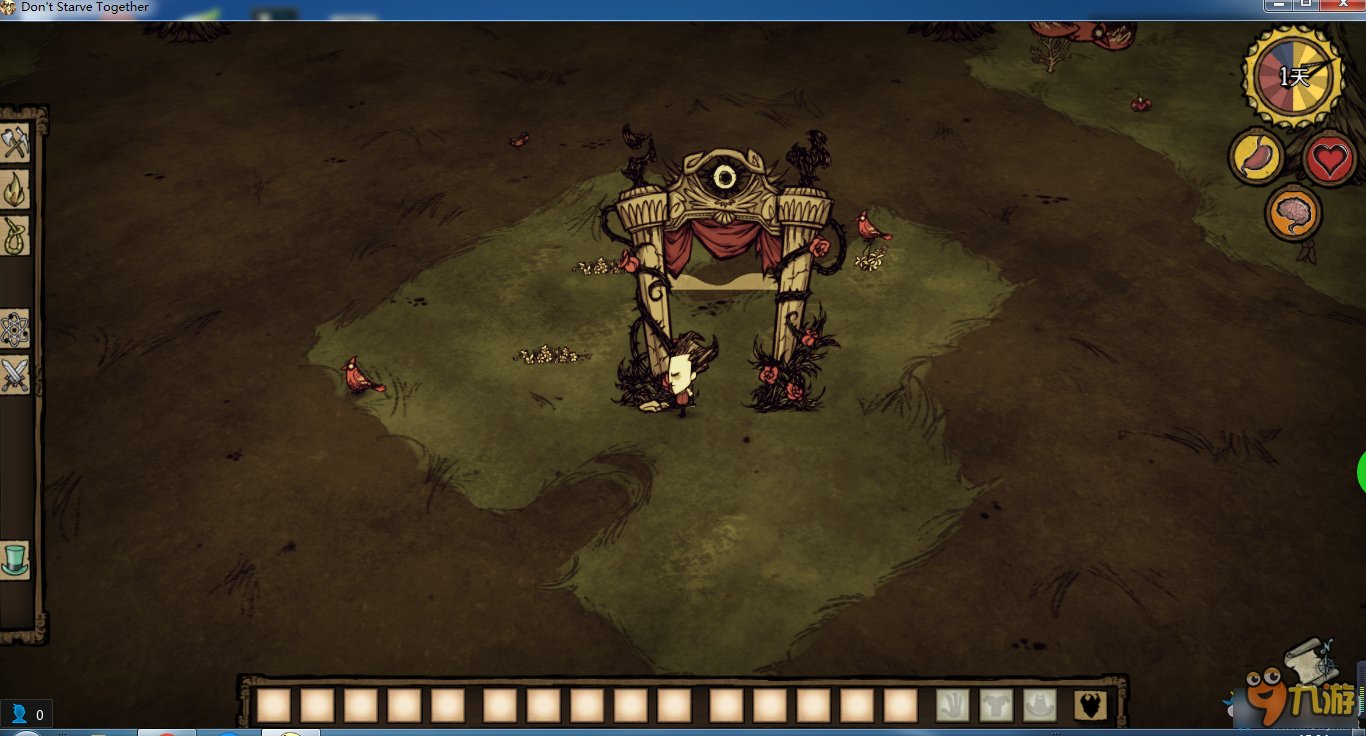Open the Science crafting tab with atom icon
The width and height of the screenshot is (1366, 736).
pyautogui.click(x=15, y=329)
